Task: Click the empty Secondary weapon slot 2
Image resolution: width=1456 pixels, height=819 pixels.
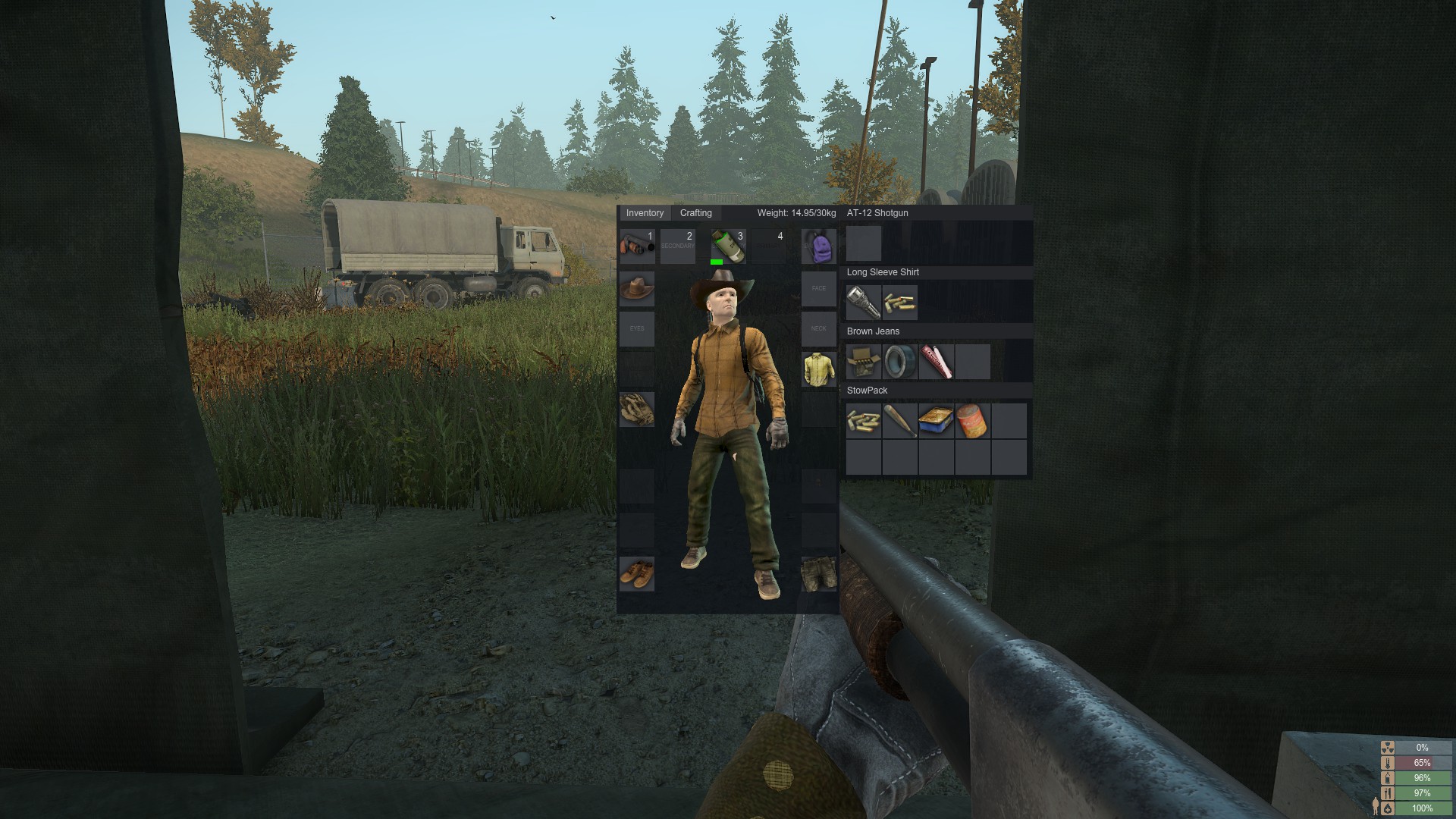Action: click(x=677, y=246)
